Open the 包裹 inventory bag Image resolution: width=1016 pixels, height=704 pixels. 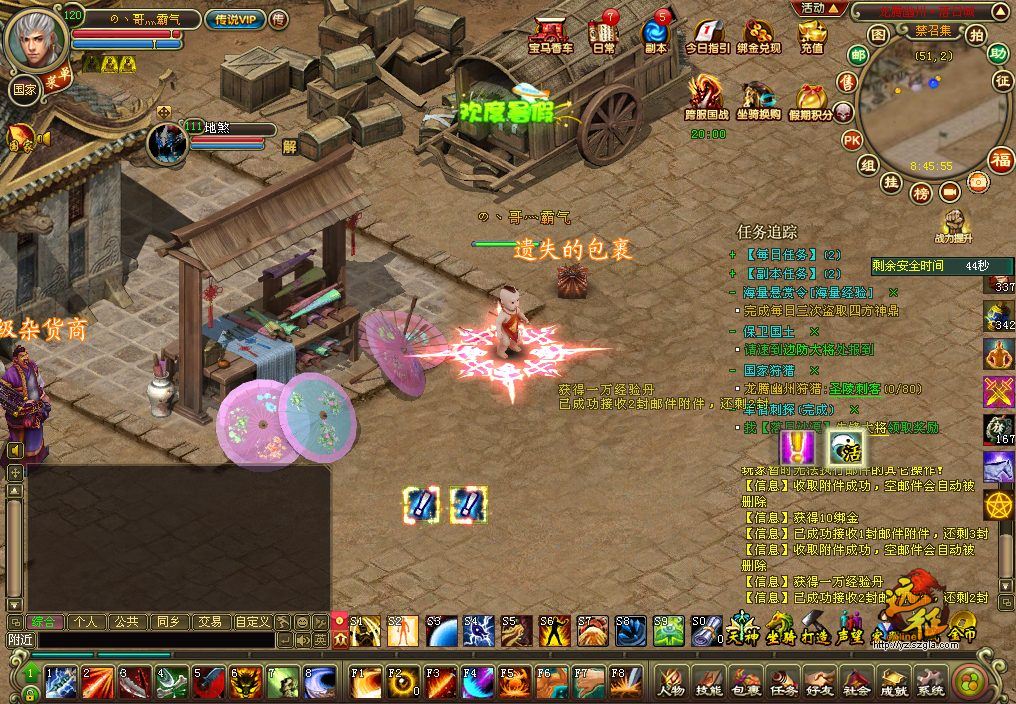coord(747,683)
